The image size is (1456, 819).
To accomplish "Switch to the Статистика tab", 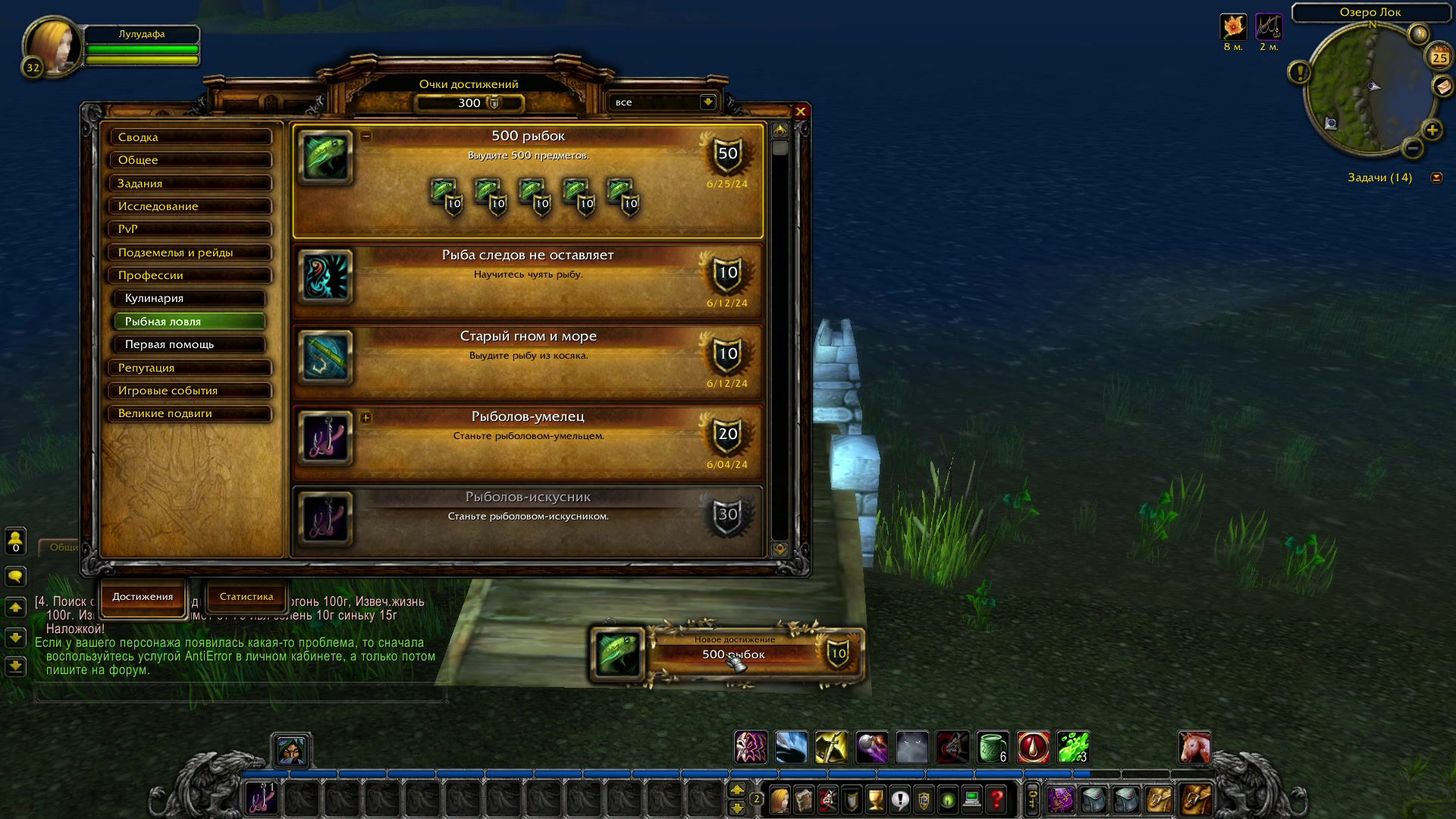I will (x=246, y=597).
